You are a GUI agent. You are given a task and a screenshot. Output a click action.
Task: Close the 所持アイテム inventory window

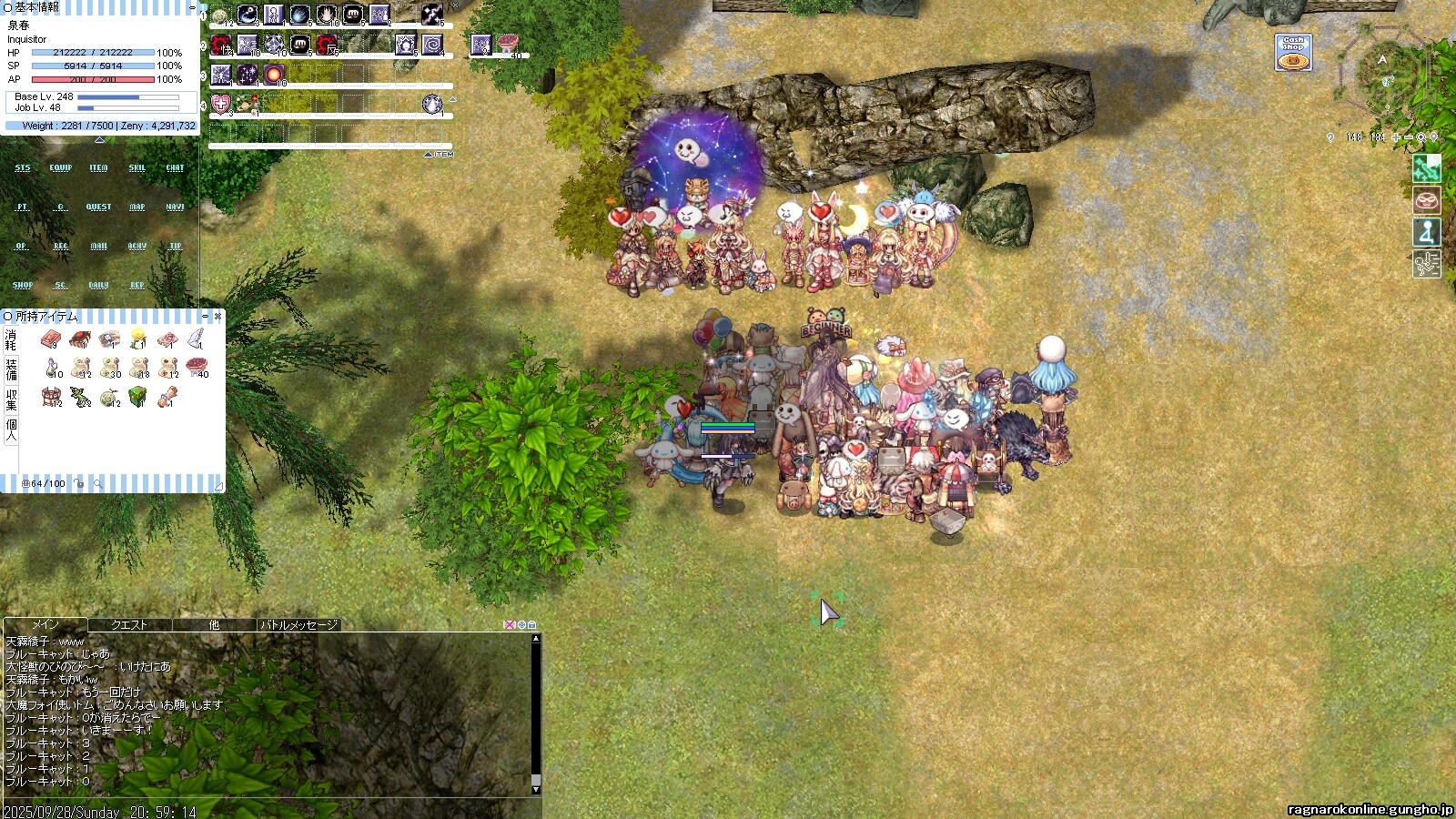217,317
